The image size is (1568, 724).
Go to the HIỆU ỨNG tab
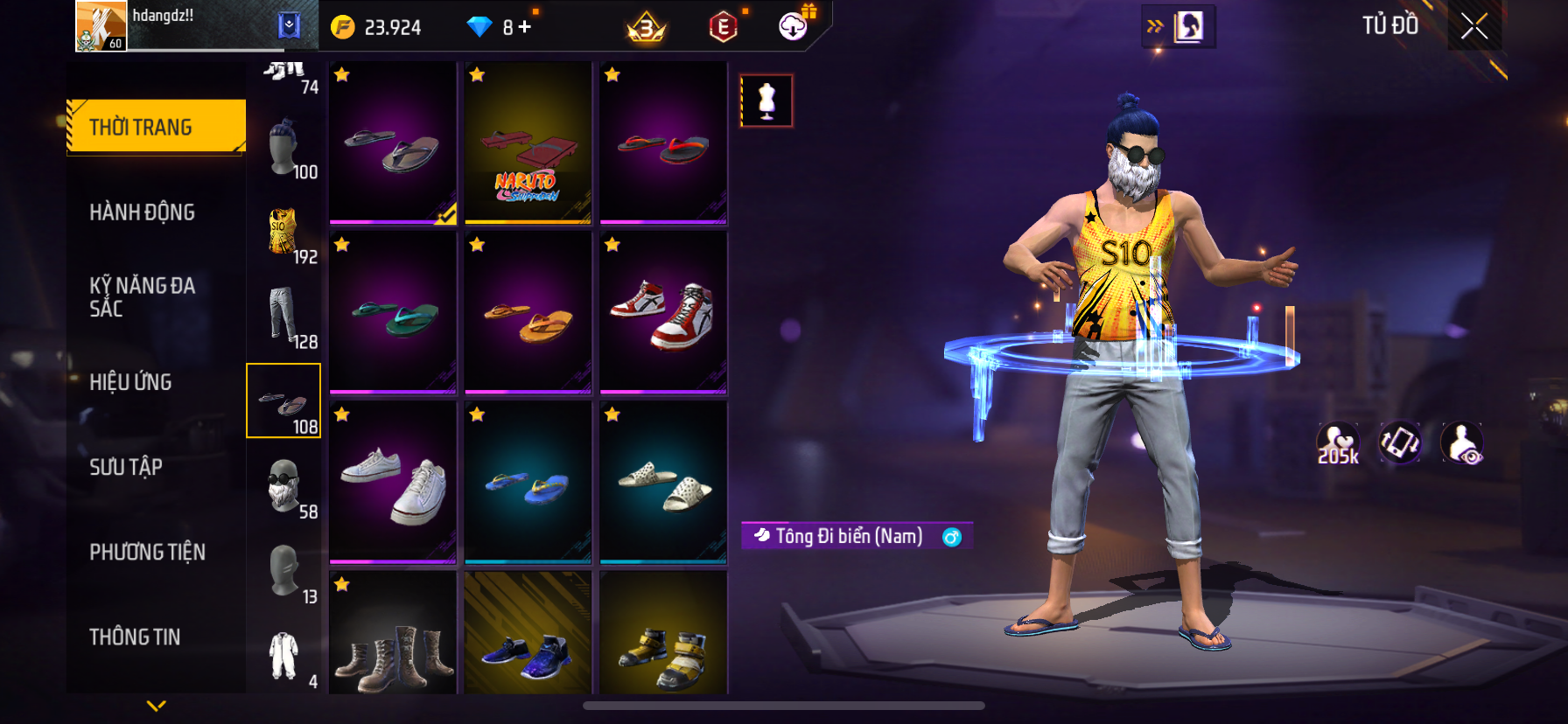[131, 382]
